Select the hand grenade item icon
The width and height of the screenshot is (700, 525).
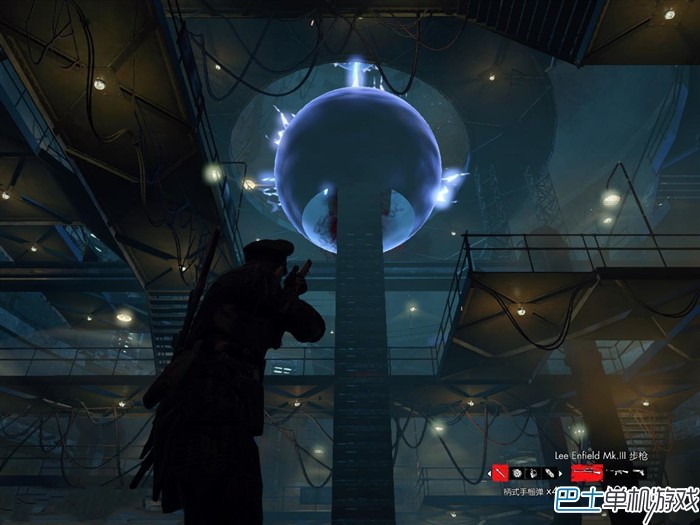coord(532,473)
